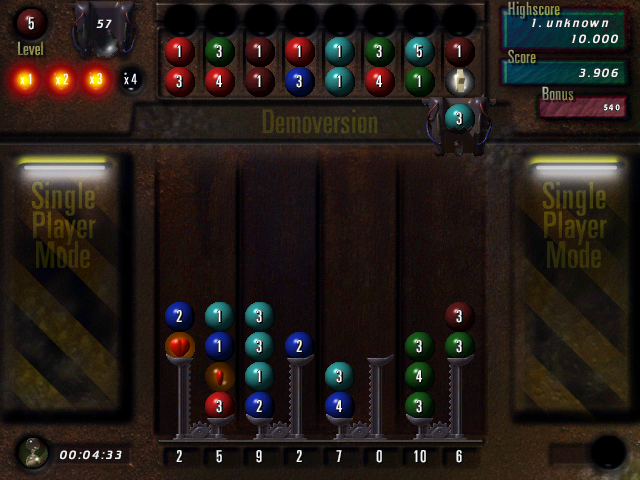This screenshot has height=480, width=640.
Task: Select the empty scale pan showing weight 0
Action: point(379,360)
